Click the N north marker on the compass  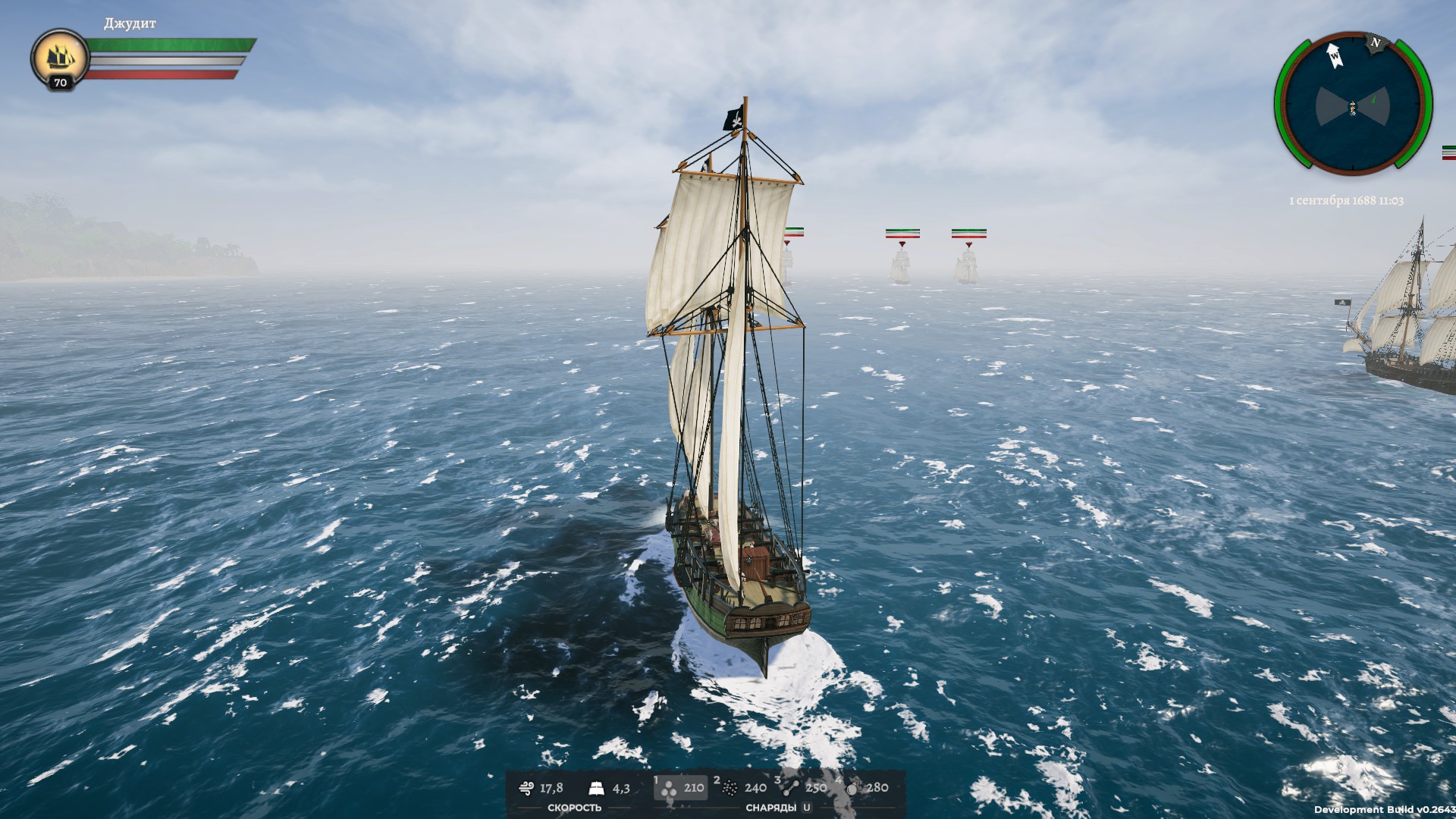1375,43
